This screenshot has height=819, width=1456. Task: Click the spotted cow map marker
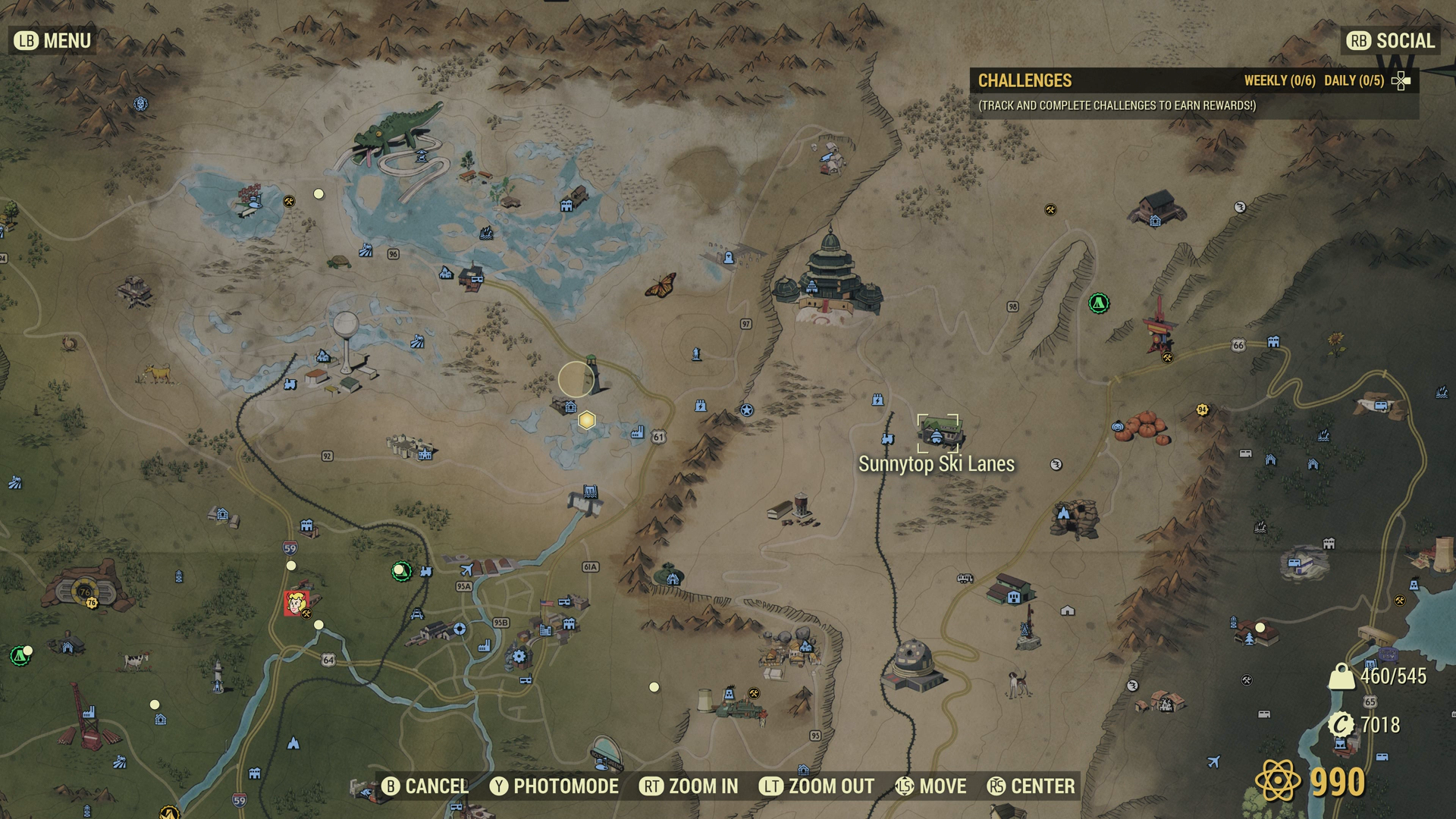click(x=136, y=660)
